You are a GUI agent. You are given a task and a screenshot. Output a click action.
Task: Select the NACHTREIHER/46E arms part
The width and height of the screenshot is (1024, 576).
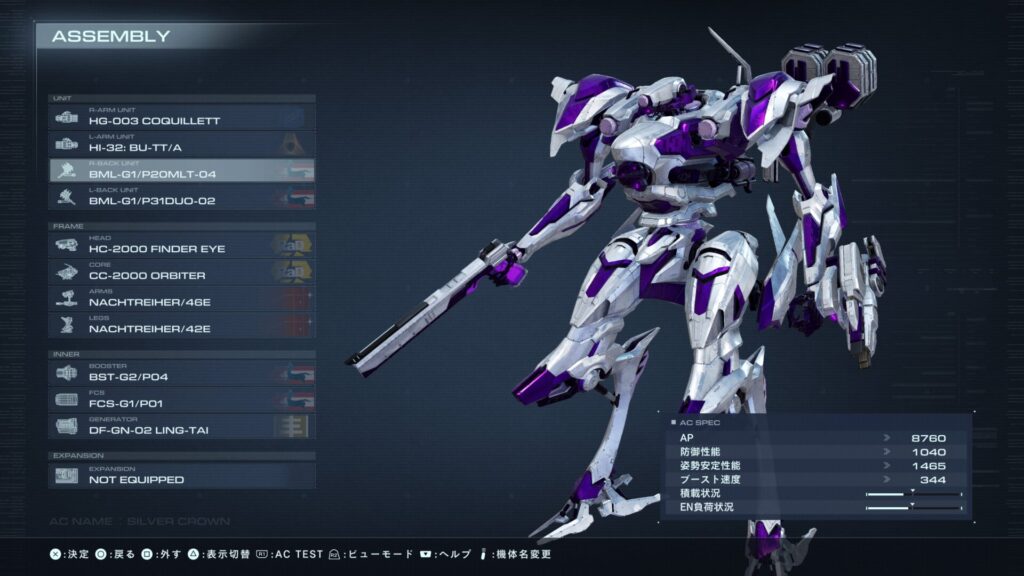click(182, 298)
